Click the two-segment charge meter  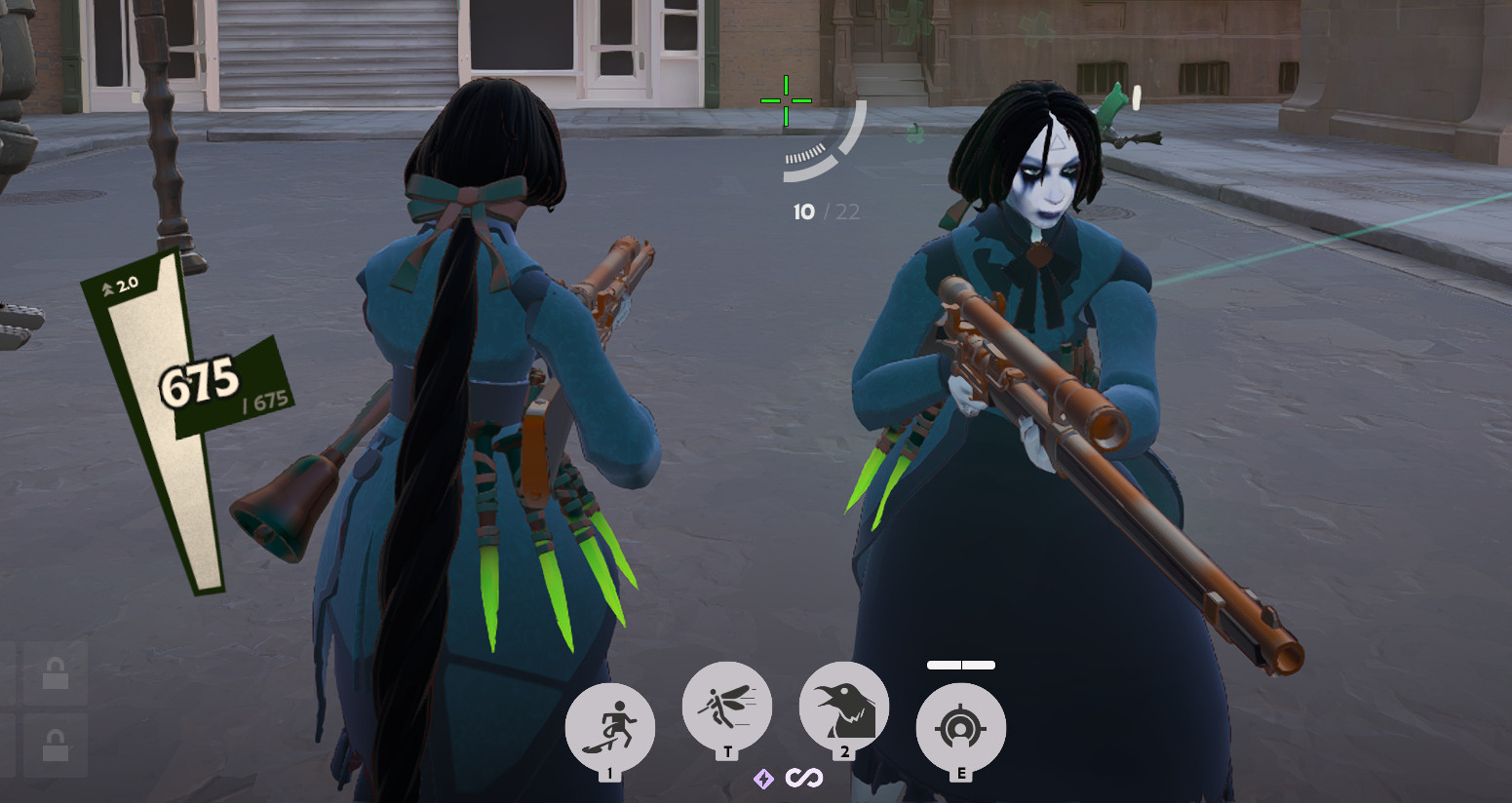(960, 665)
